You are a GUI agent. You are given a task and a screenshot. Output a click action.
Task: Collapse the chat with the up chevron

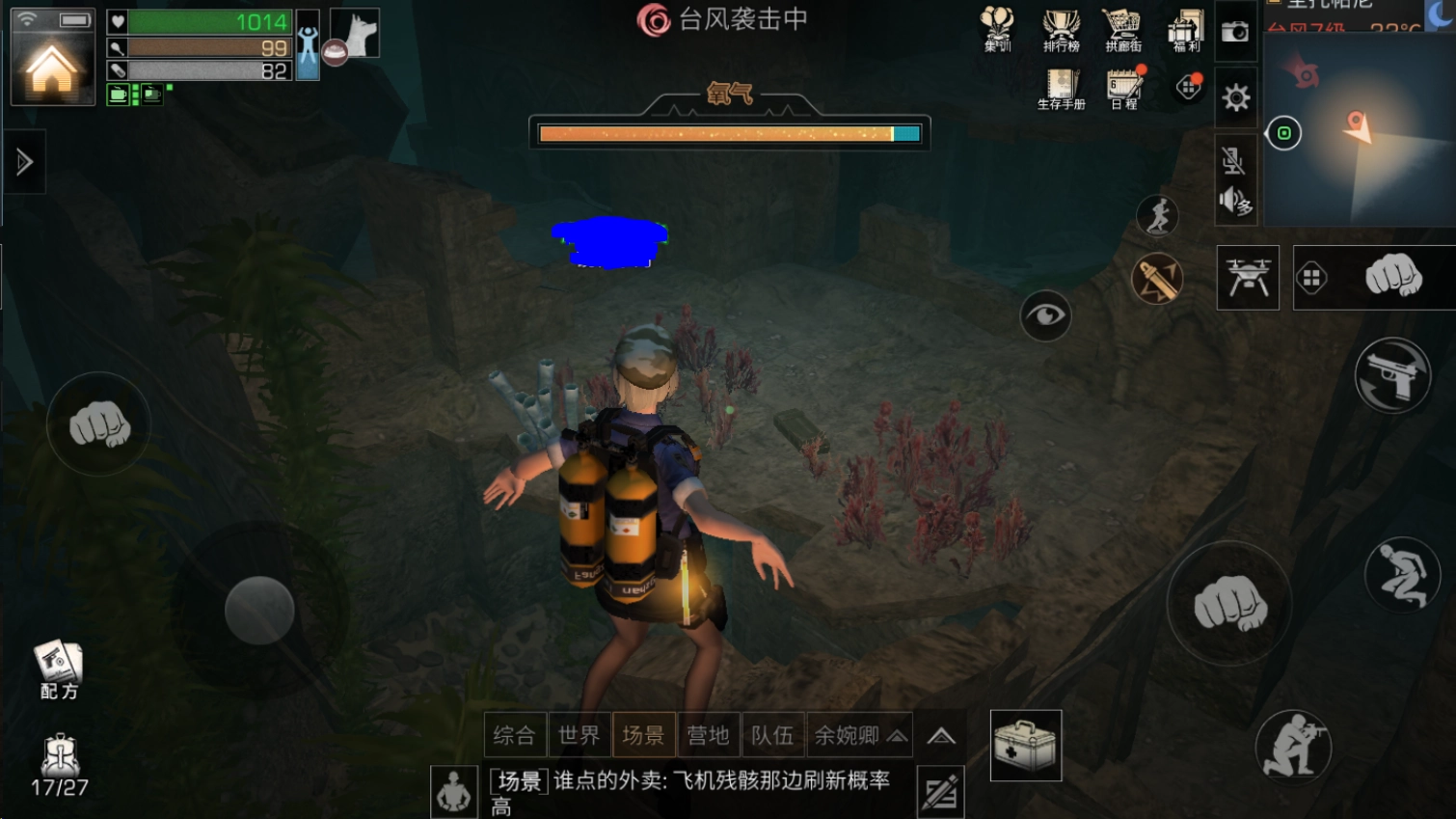tap(940, 734)
